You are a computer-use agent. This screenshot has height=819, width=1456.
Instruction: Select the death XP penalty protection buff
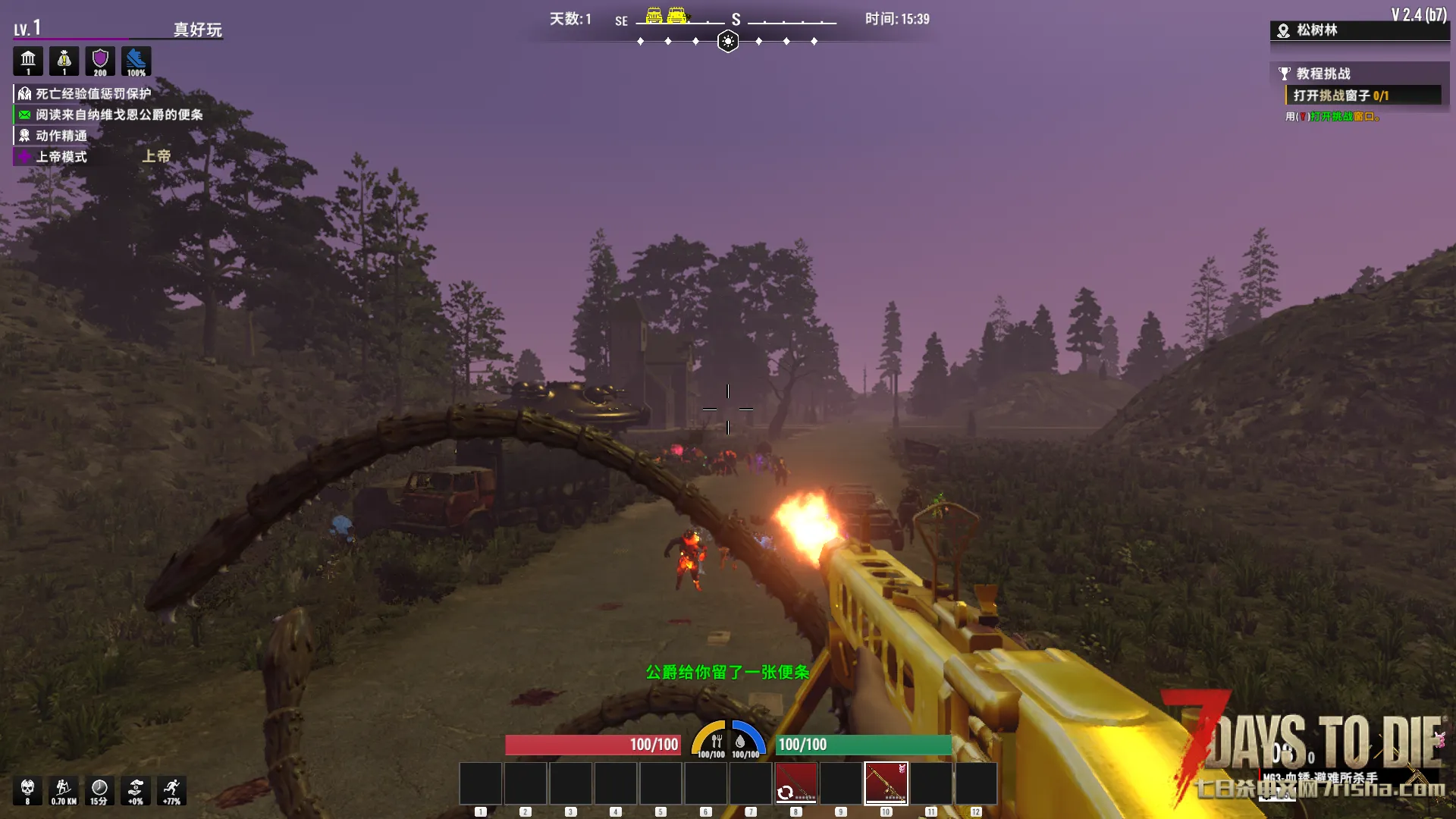(x=93, y=94)
